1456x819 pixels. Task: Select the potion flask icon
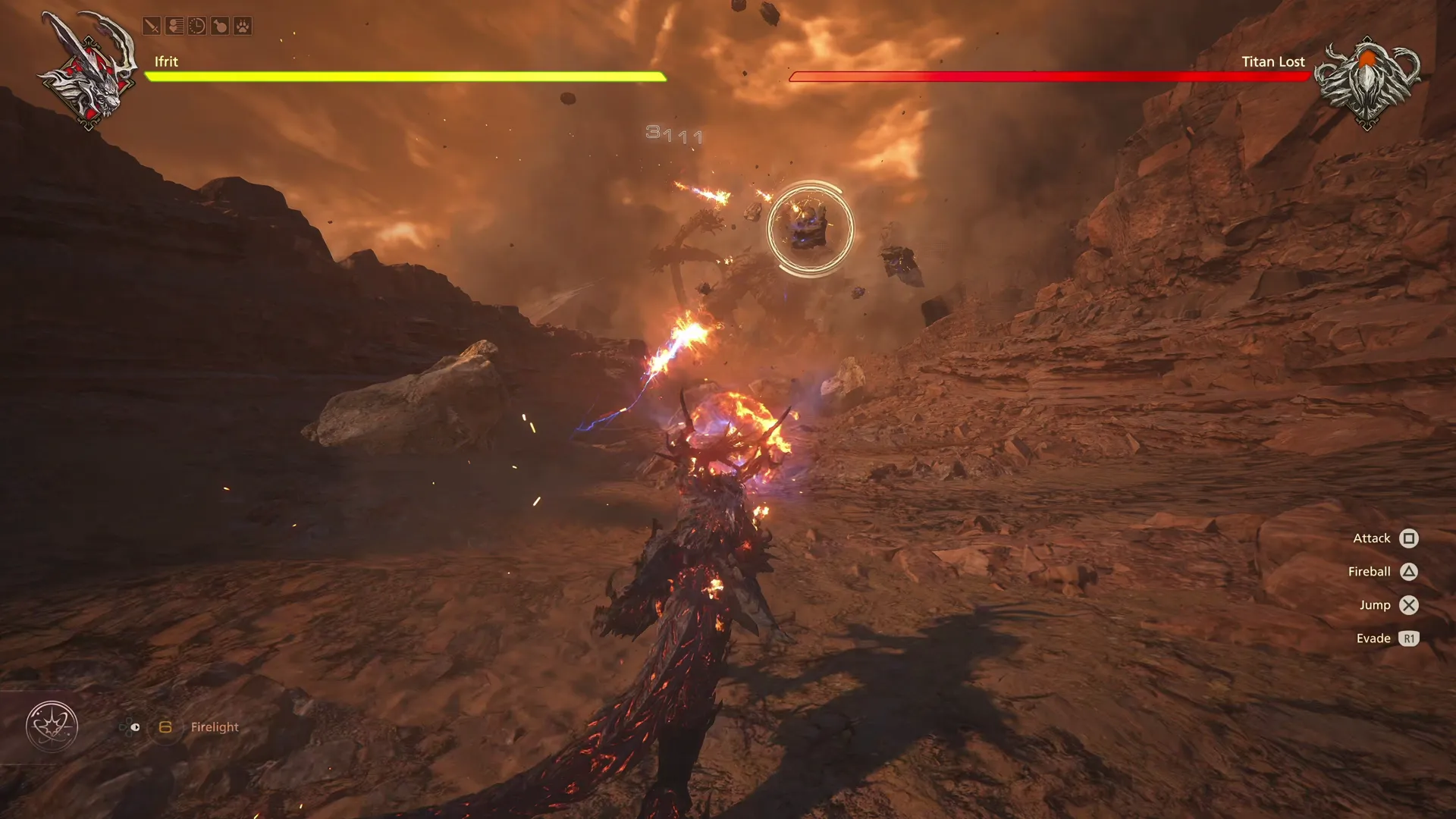220,25
